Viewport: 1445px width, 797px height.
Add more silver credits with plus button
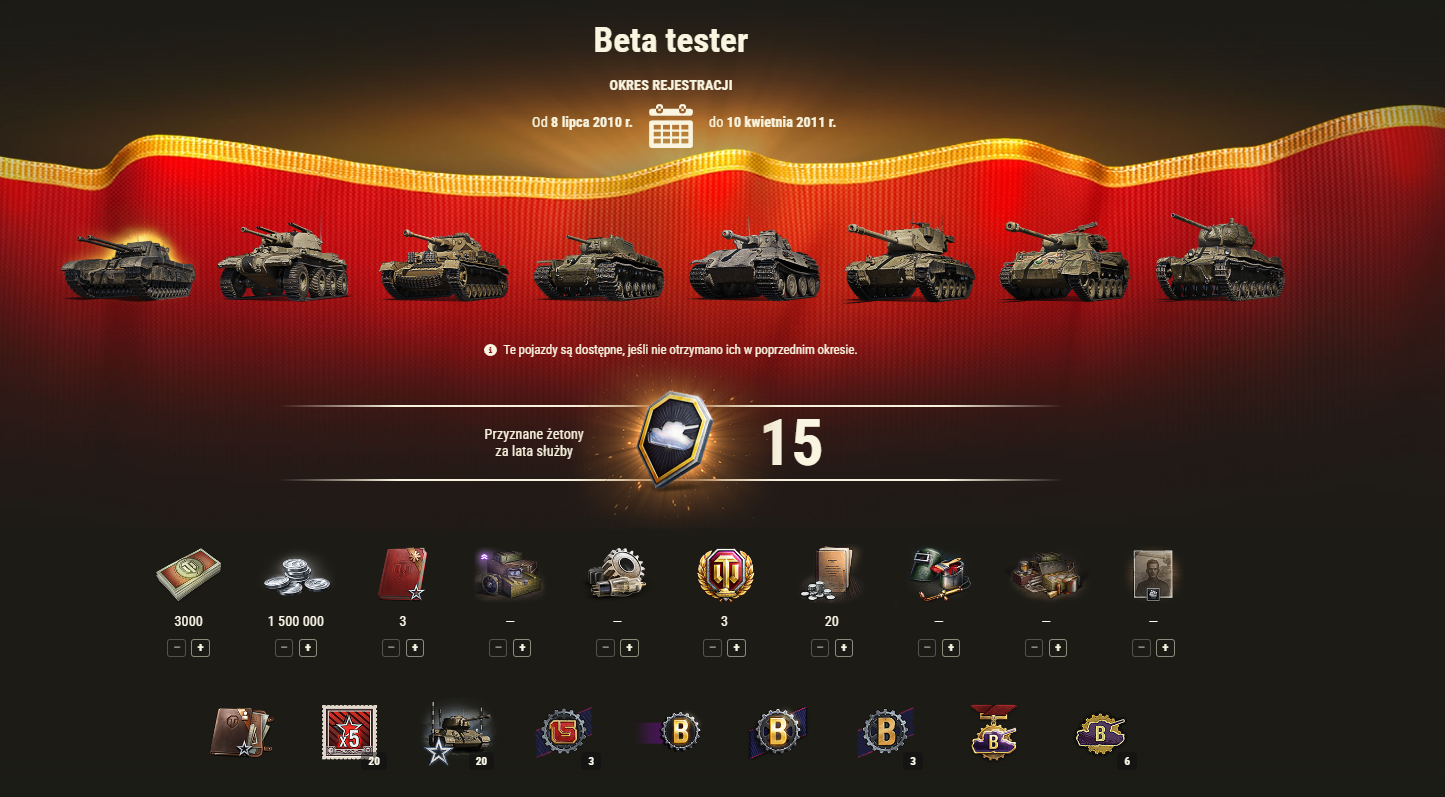(308, 648)
